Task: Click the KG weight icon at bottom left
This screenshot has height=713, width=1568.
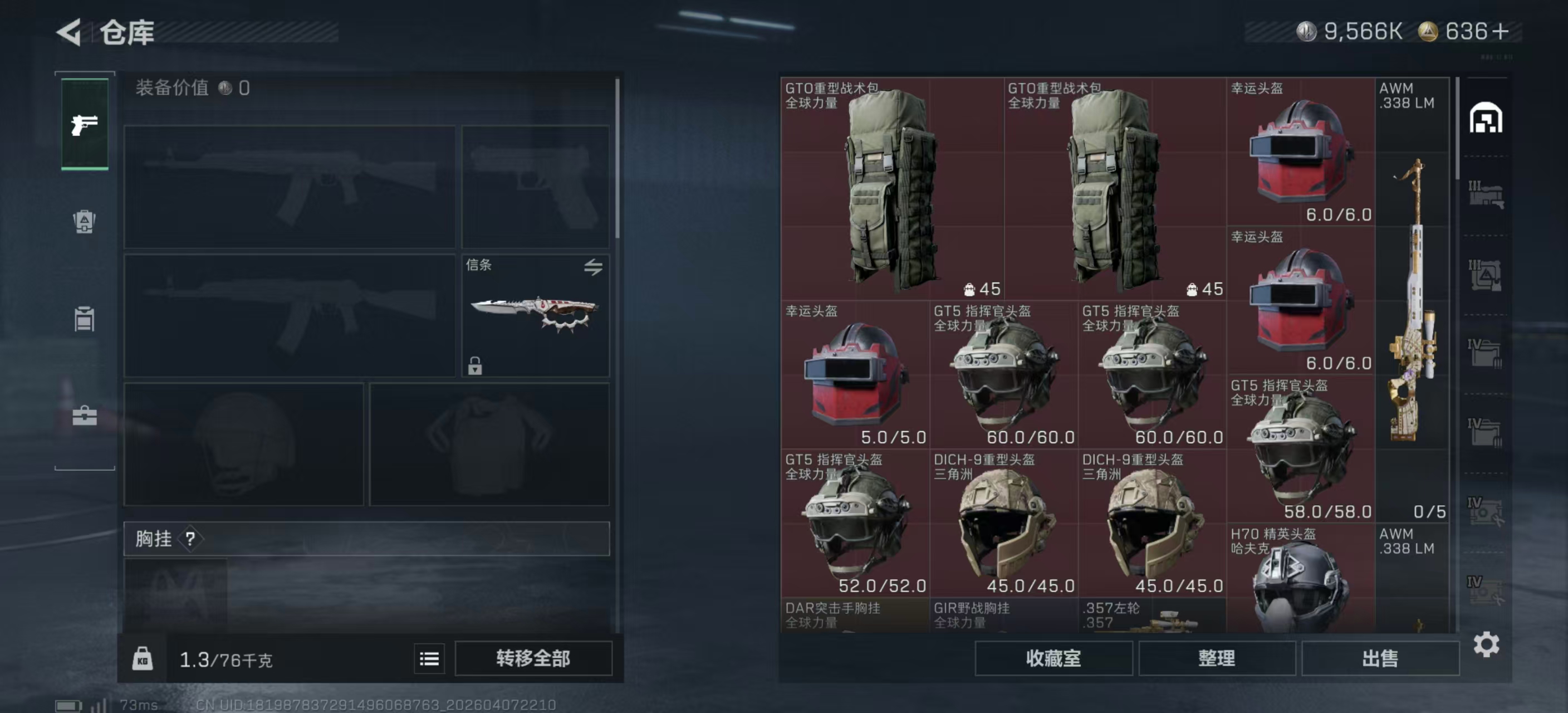Action: 144,659
